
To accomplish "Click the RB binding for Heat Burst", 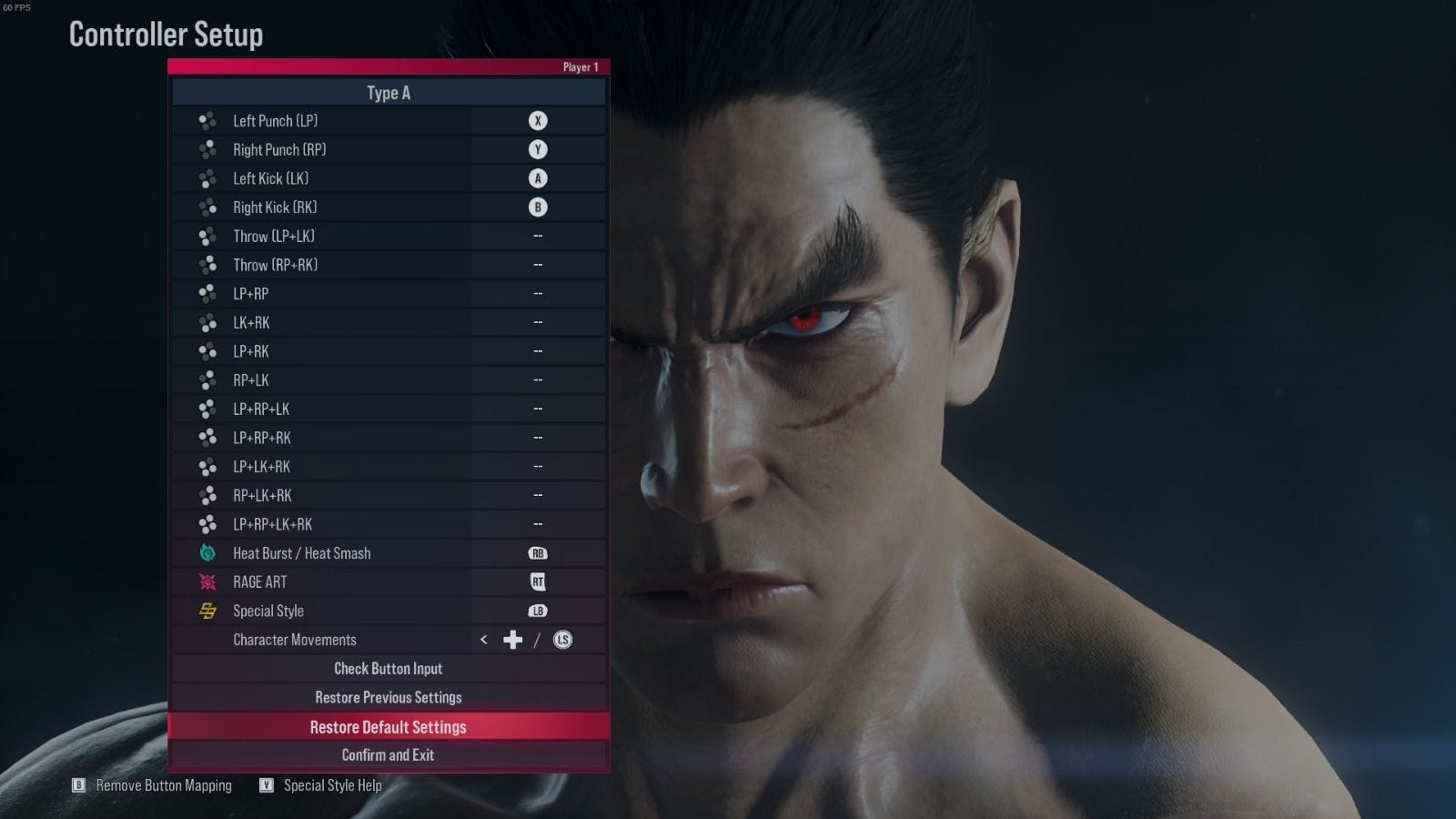I will pos(539,552).
